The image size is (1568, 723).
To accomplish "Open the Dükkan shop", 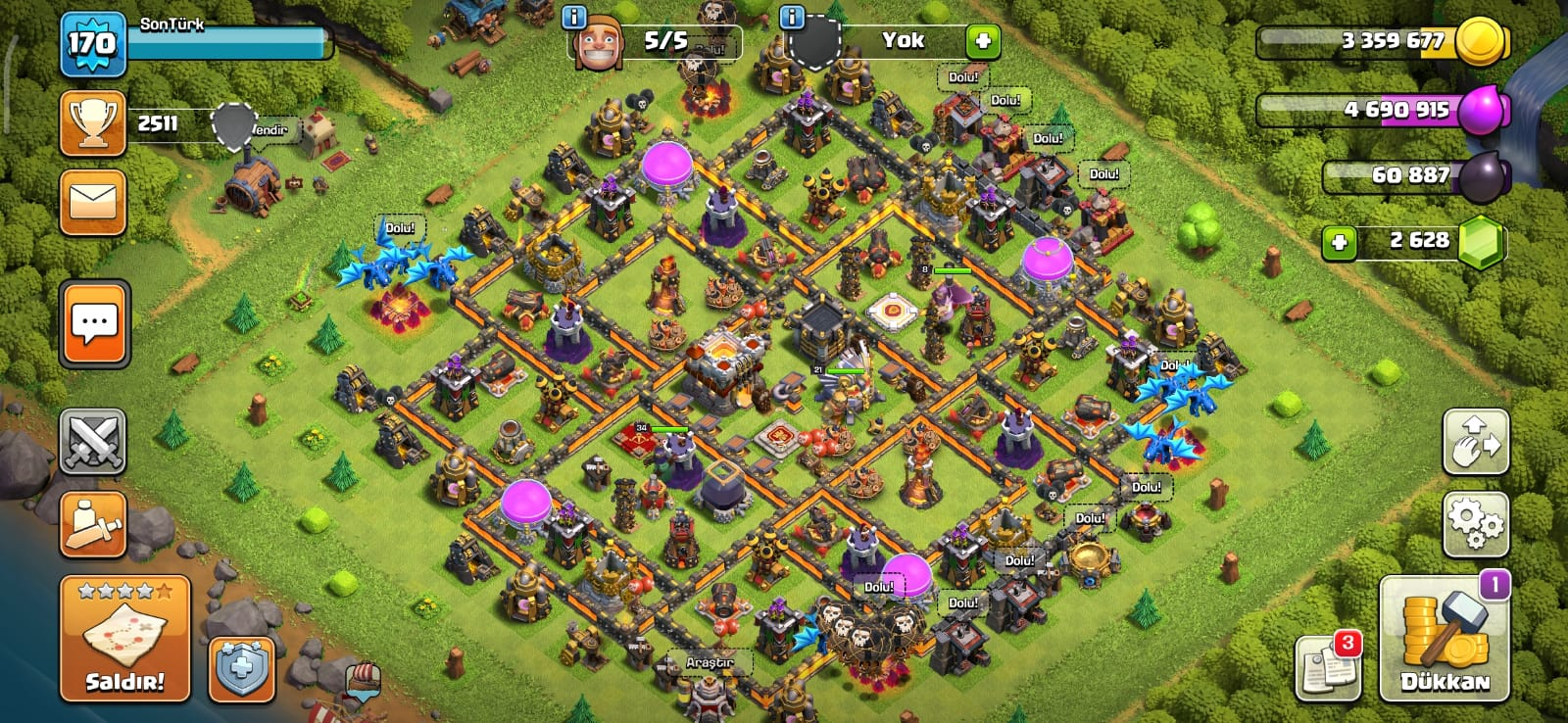I will point(1444,639).
